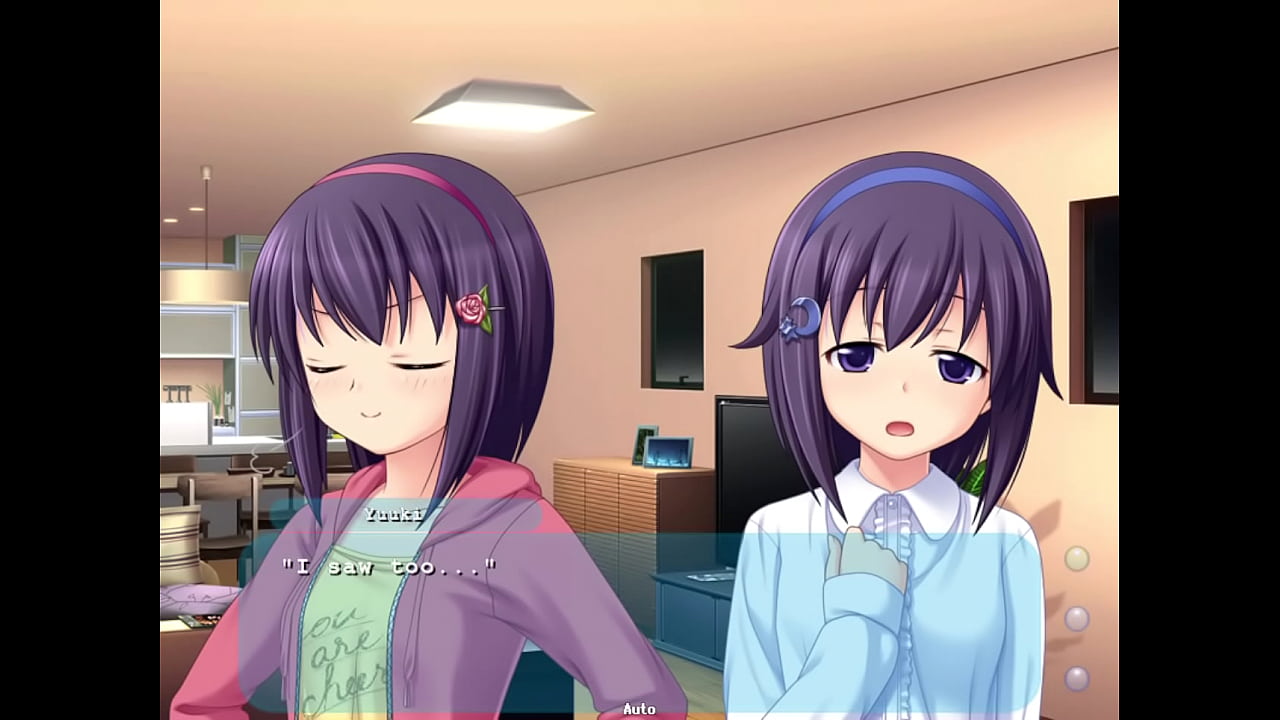Click the top pale-yellow circle button
This screenshot has height=720, width=1280.
point(1076,558)
